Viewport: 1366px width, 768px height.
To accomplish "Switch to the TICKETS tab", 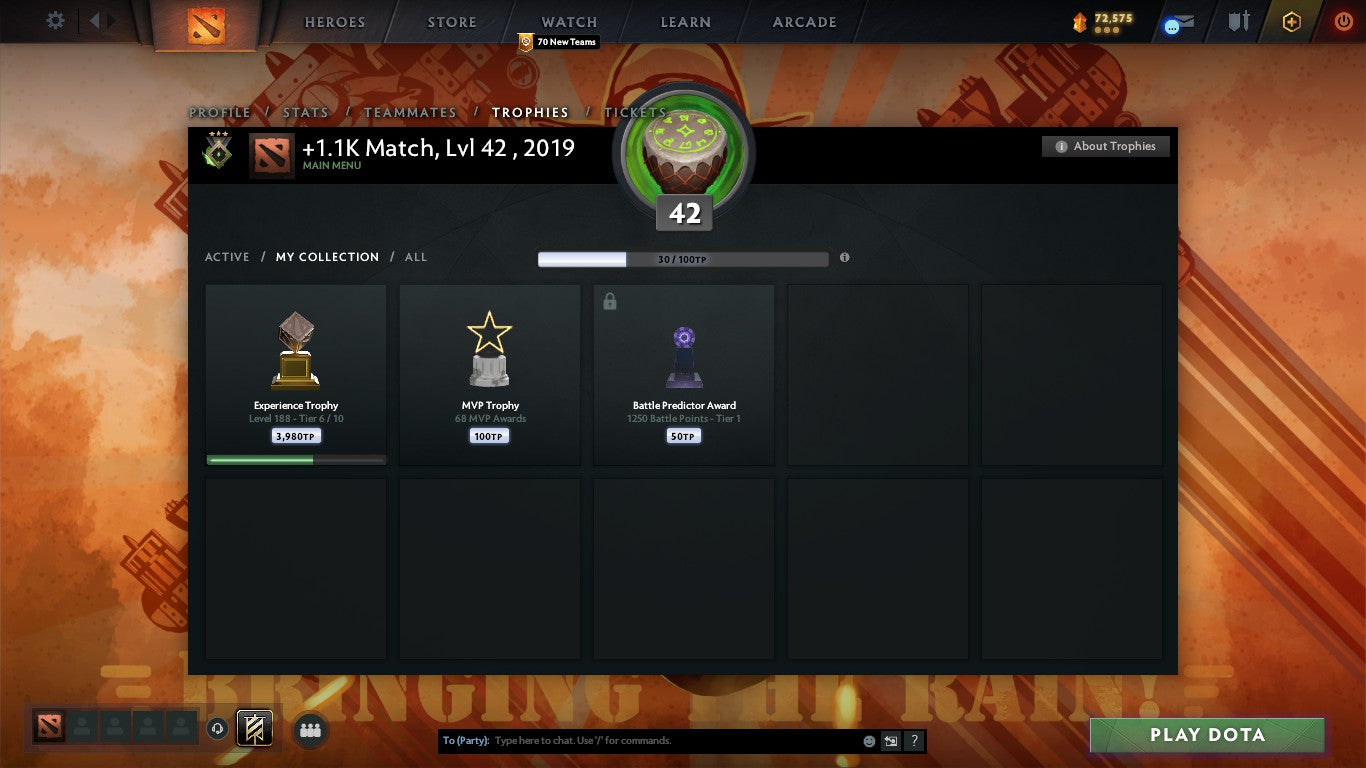I will pos(634,113).
